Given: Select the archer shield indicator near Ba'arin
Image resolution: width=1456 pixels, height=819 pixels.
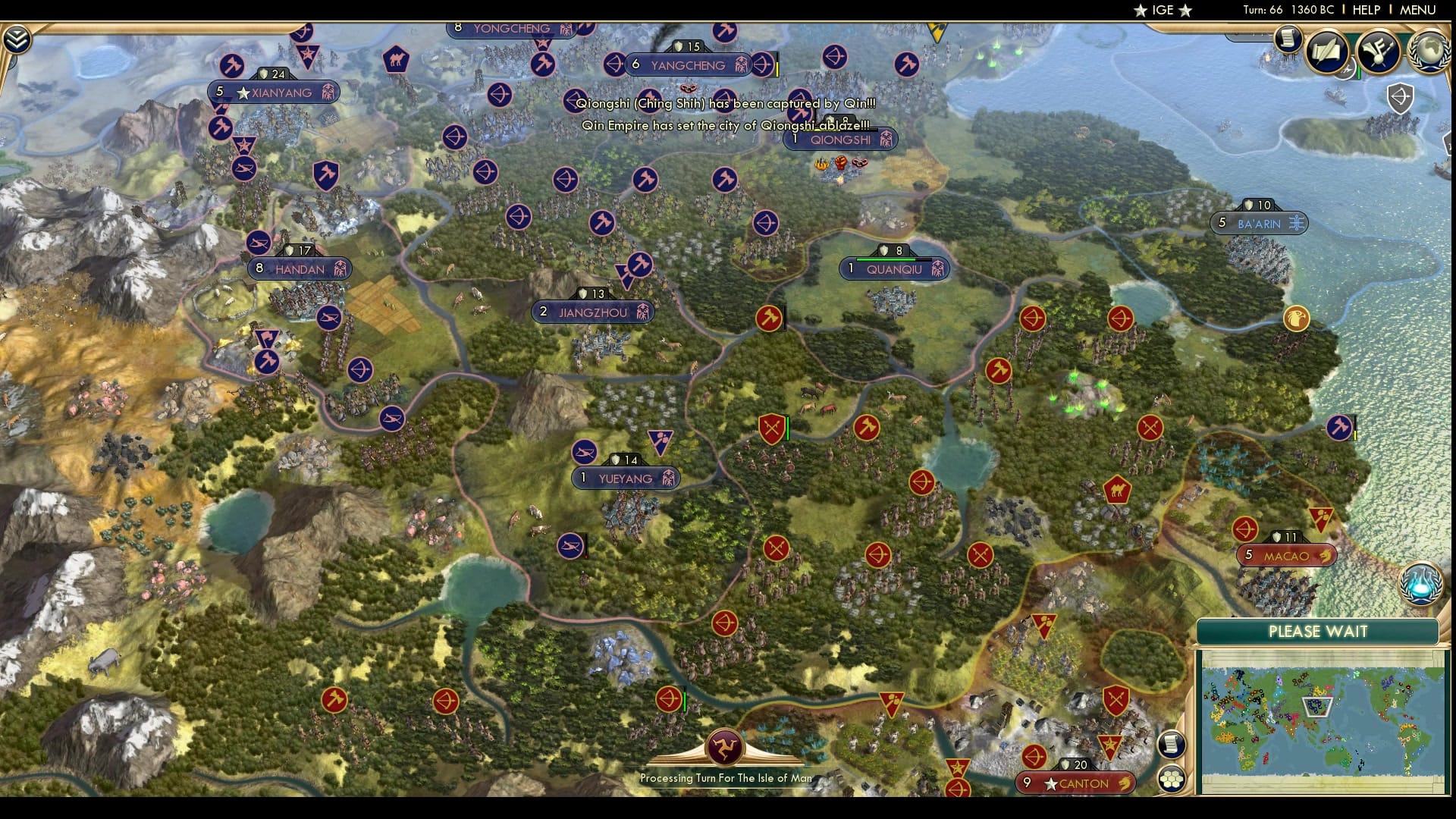Looking at the screenshot, I should [x=1401, y=99].
